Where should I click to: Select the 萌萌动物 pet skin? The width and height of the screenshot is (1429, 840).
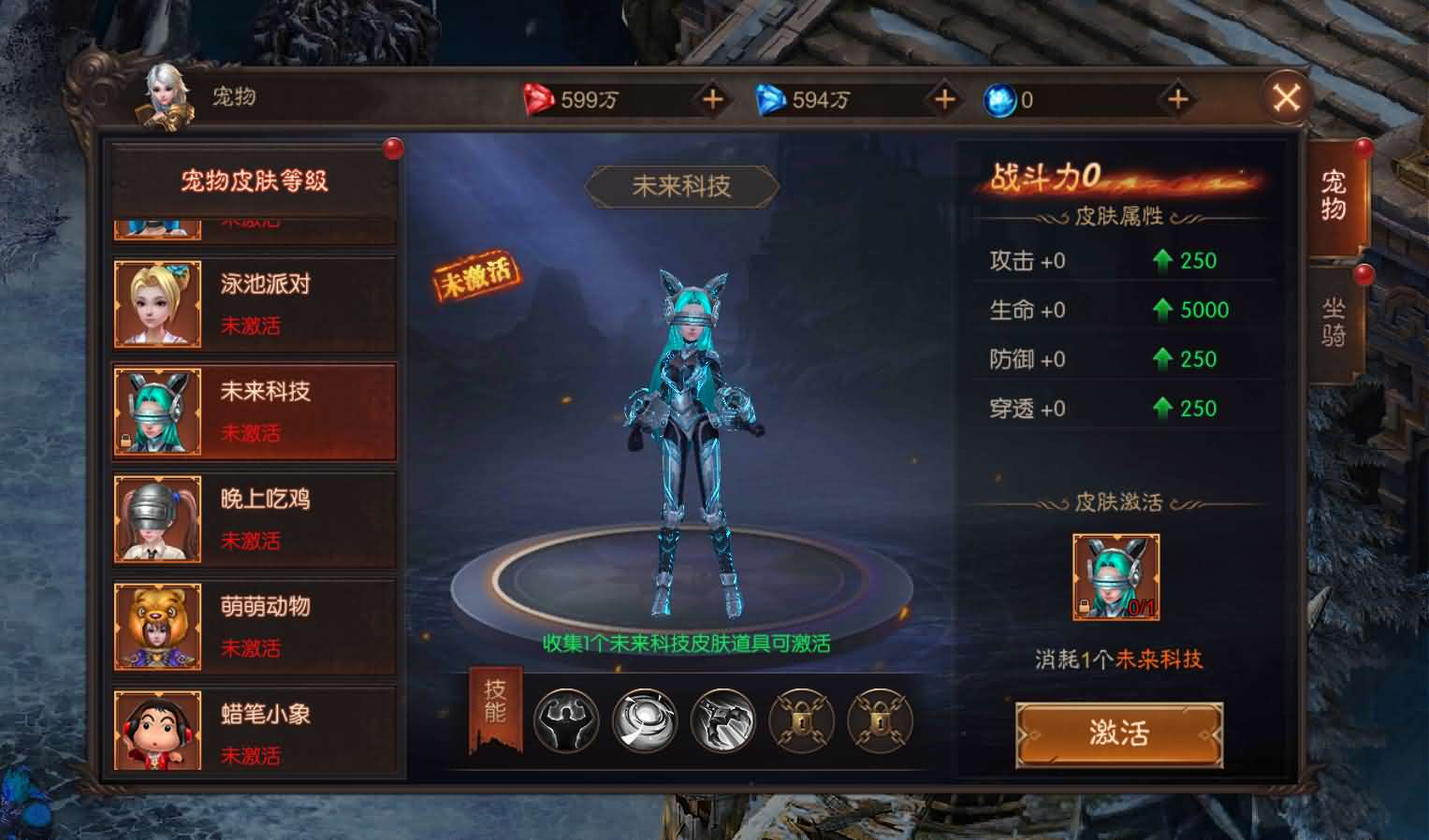(x=253, y=626)
